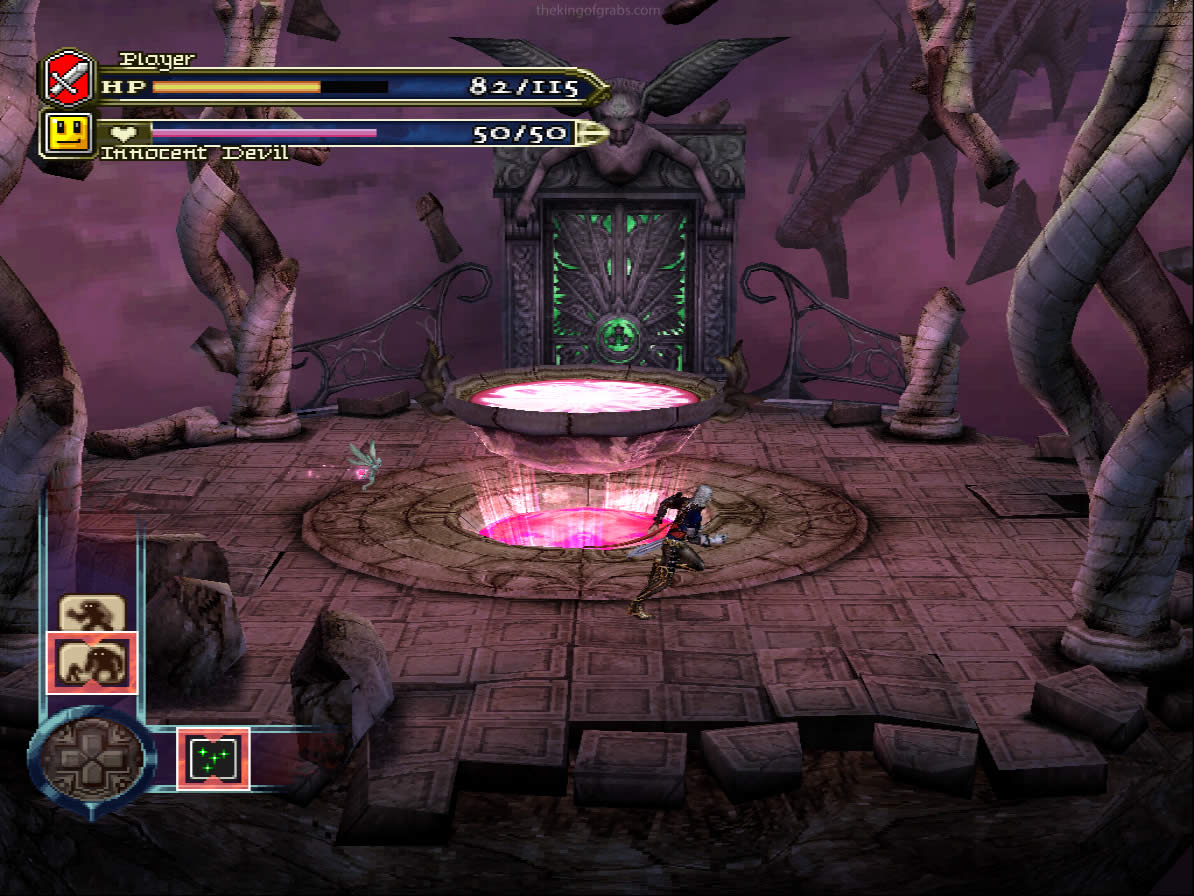Activate the green sparkles ability icon

(213, 758)
